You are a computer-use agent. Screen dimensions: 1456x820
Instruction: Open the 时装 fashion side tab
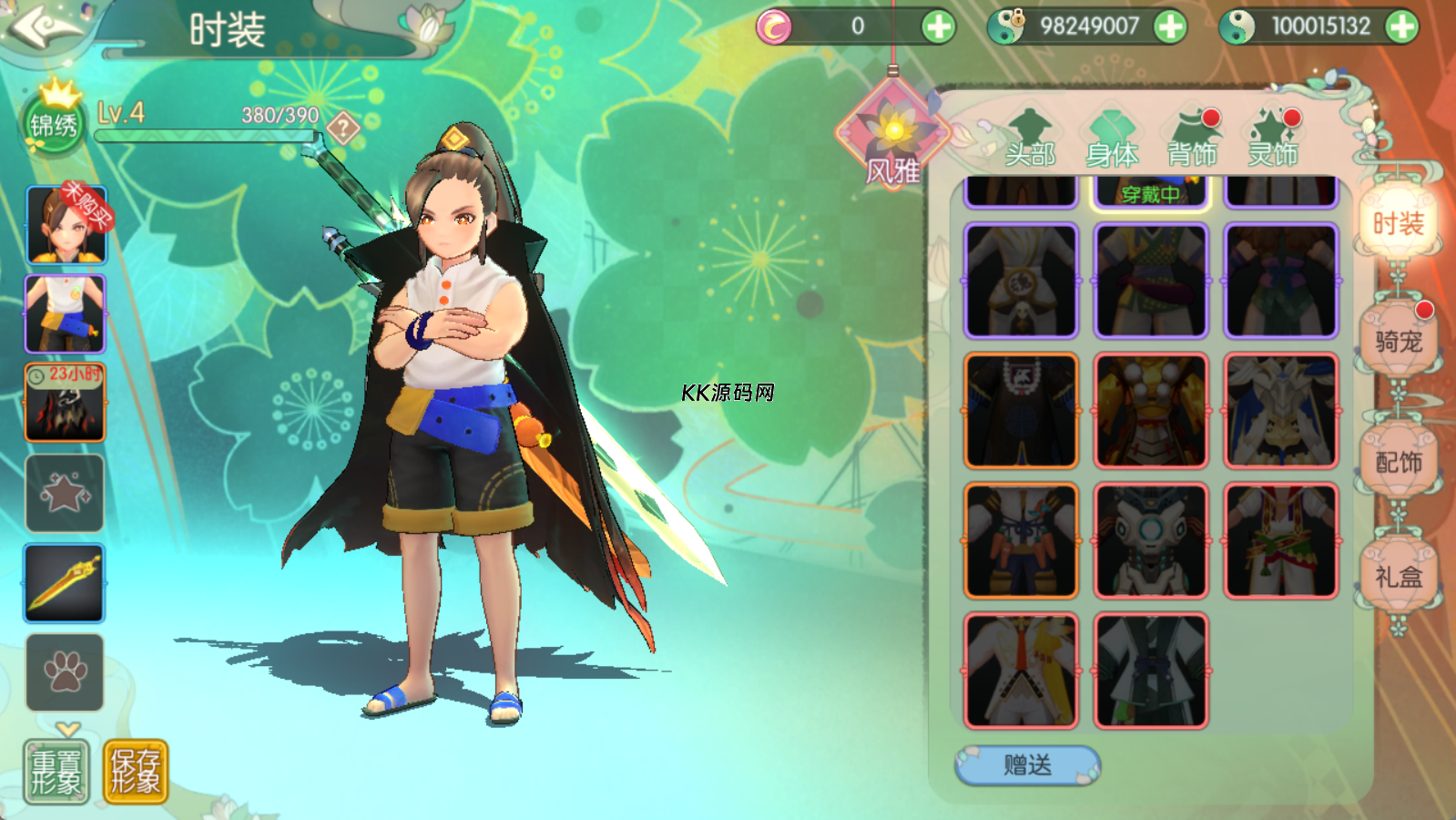pos(1398,223)
